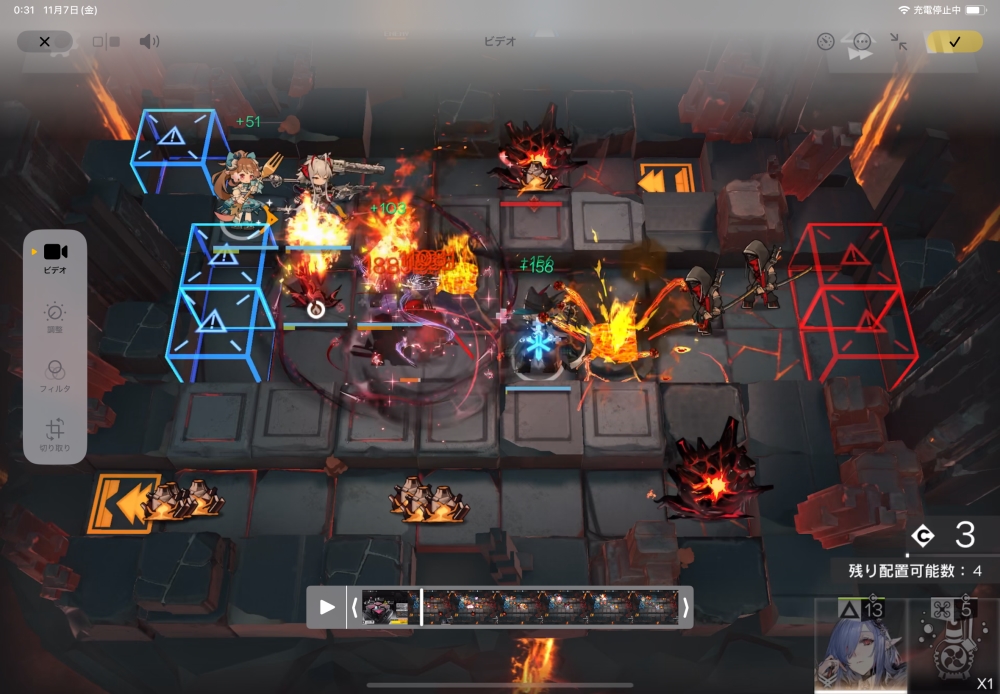
Task: Tap the collapse arrows icon in the top bar
Action: point(899,42)
